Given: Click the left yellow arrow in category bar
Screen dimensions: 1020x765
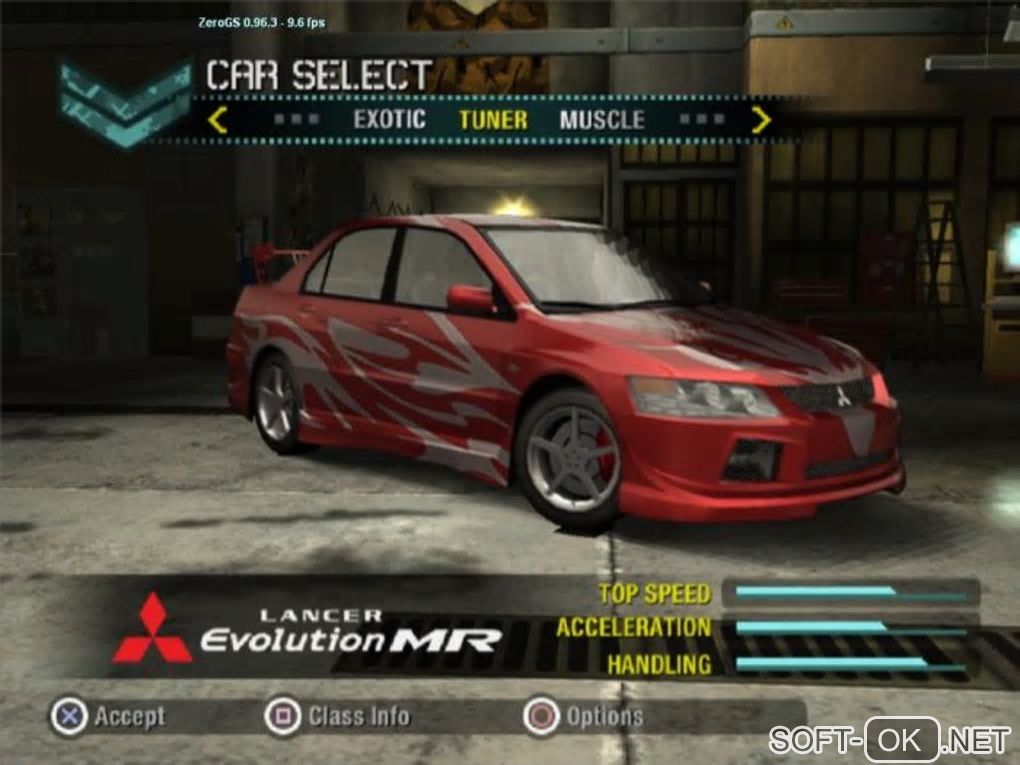Looking at the screenshot, I should coord(218,121).
